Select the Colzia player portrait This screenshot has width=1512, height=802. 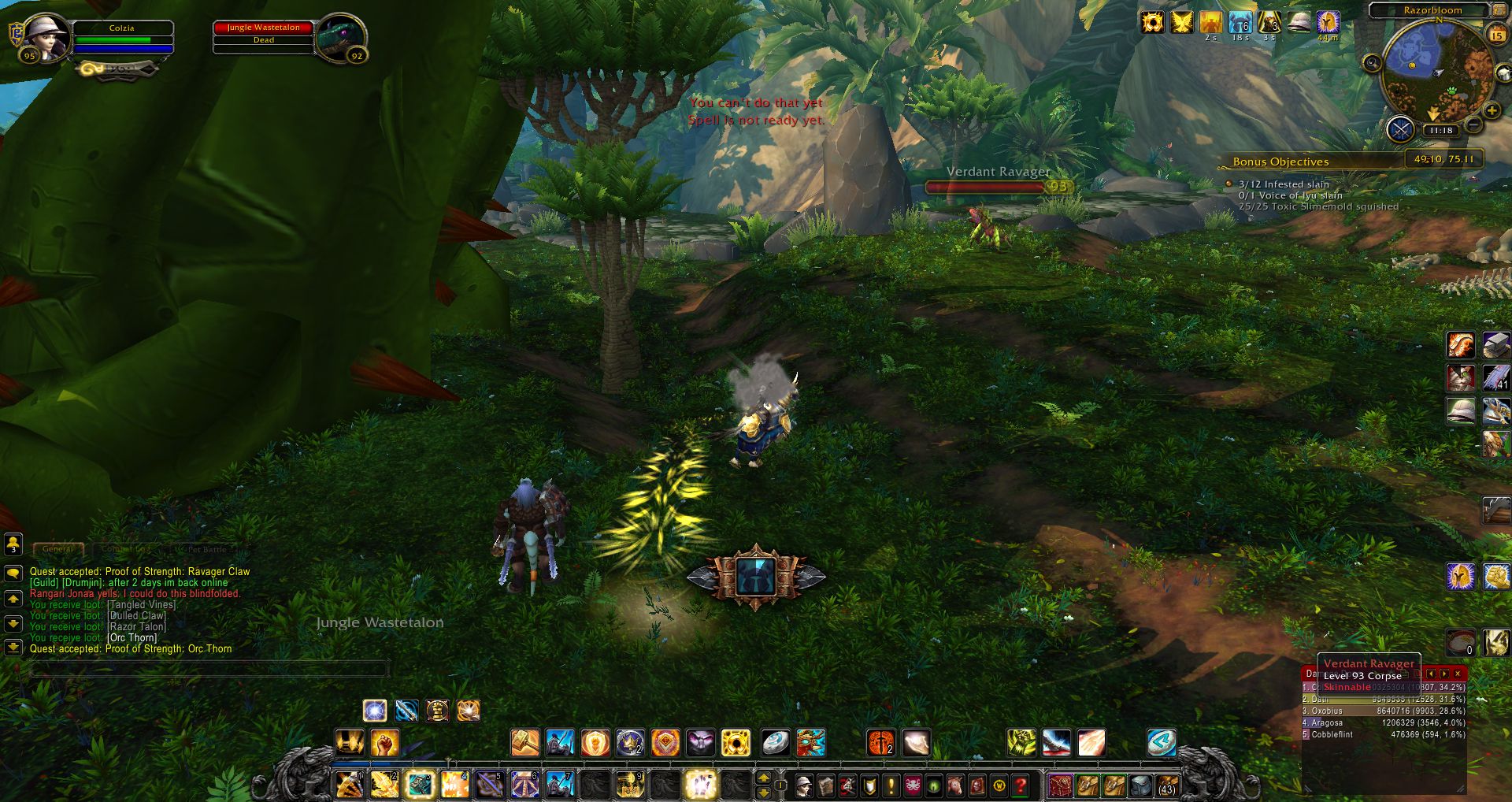click(x=47, y=35)
